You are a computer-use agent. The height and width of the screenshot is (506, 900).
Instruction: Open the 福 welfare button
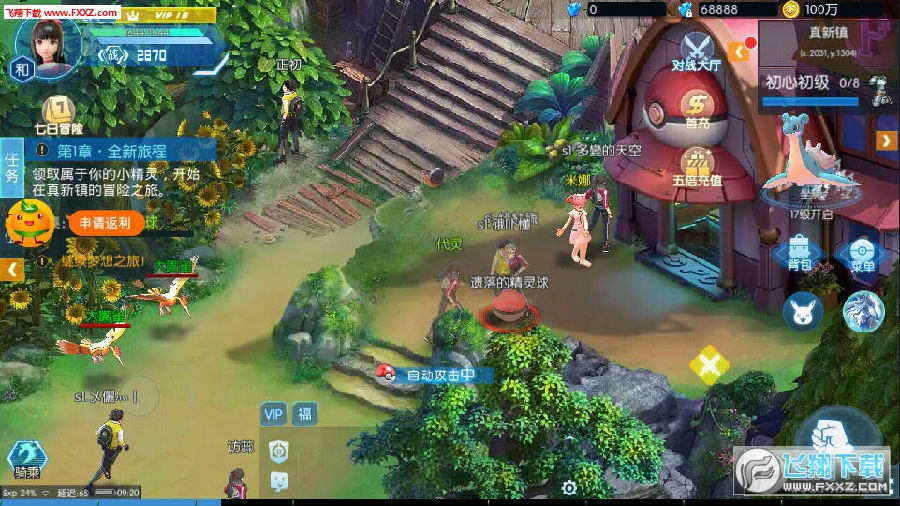304,414
